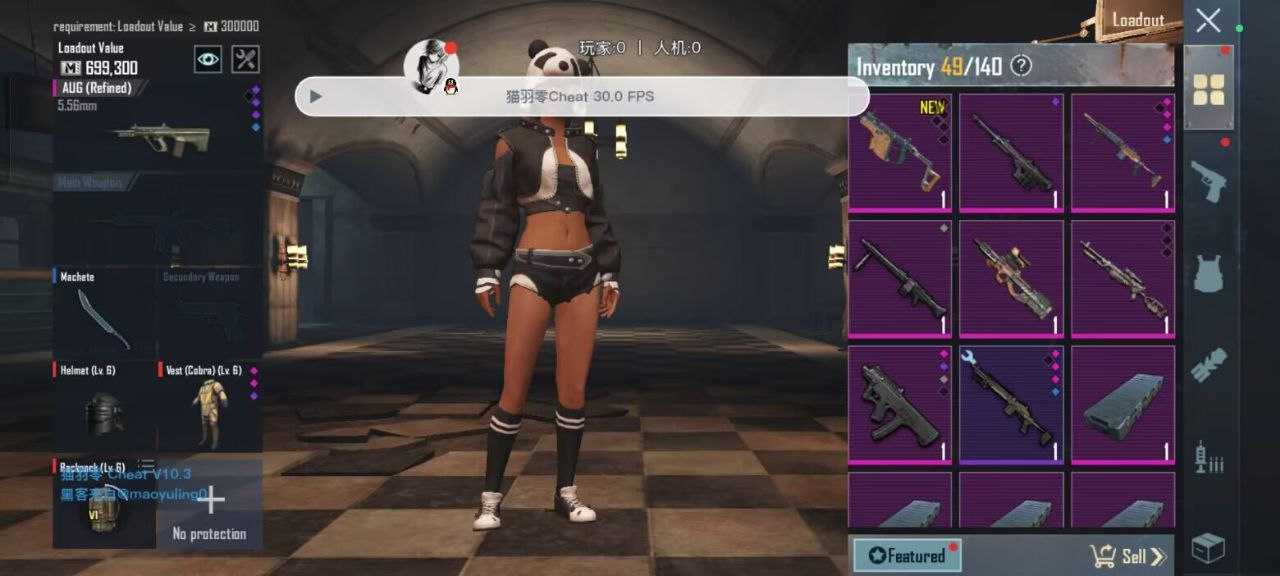Viewport: 1280px width, 576px height.
Task: Open the Sell menu
Action: click(1127, 556)
